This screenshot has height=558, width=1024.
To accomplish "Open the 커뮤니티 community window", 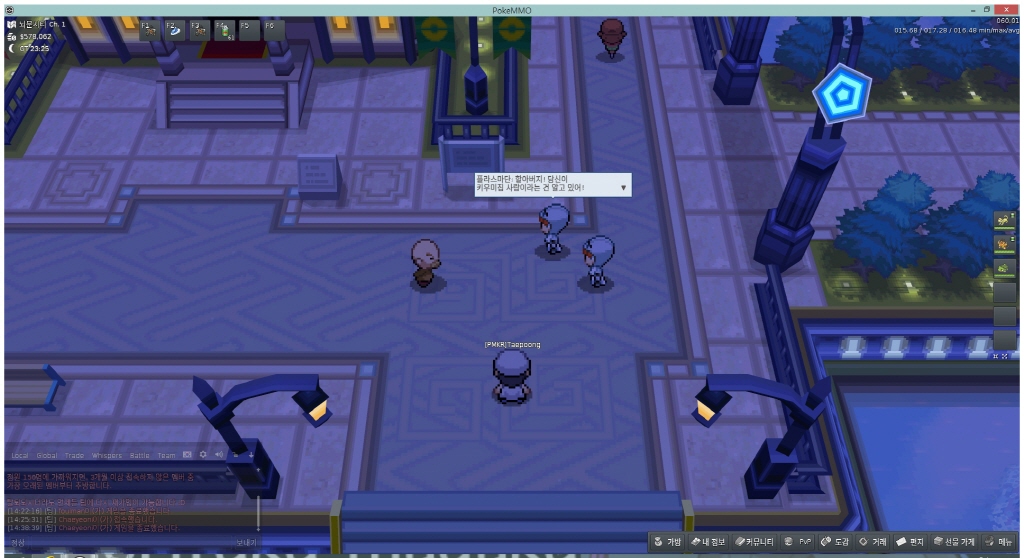I will pyautogui.click(x=754, y=542).
